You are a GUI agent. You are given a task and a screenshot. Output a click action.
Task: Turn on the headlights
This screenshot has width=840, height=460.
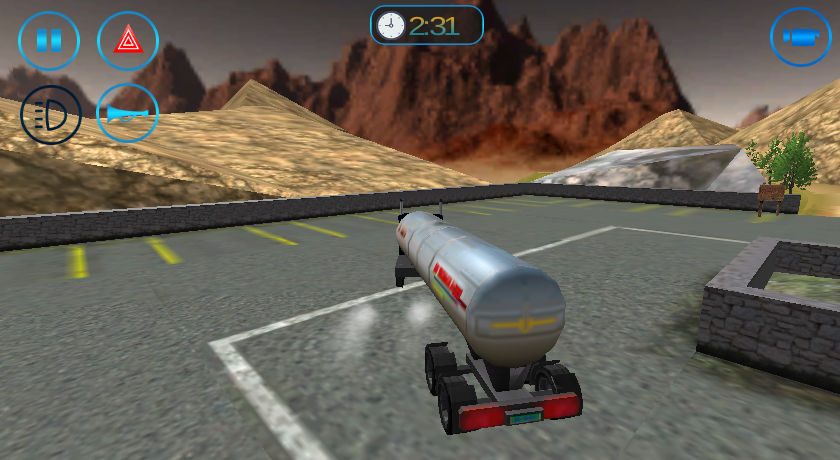click(x=50, y=115)
